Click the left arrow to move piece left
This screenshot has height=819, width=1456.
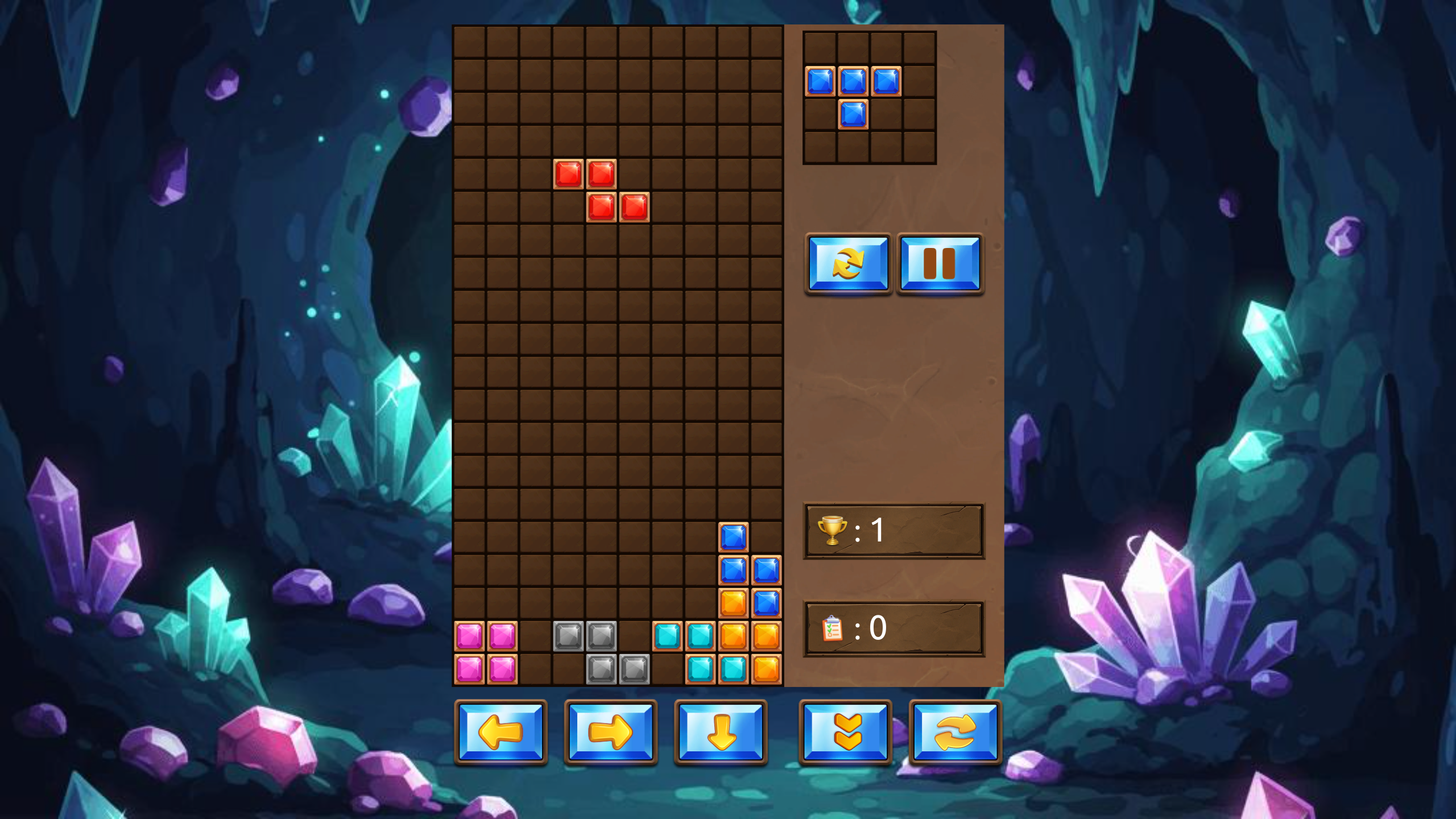[501, 735]
